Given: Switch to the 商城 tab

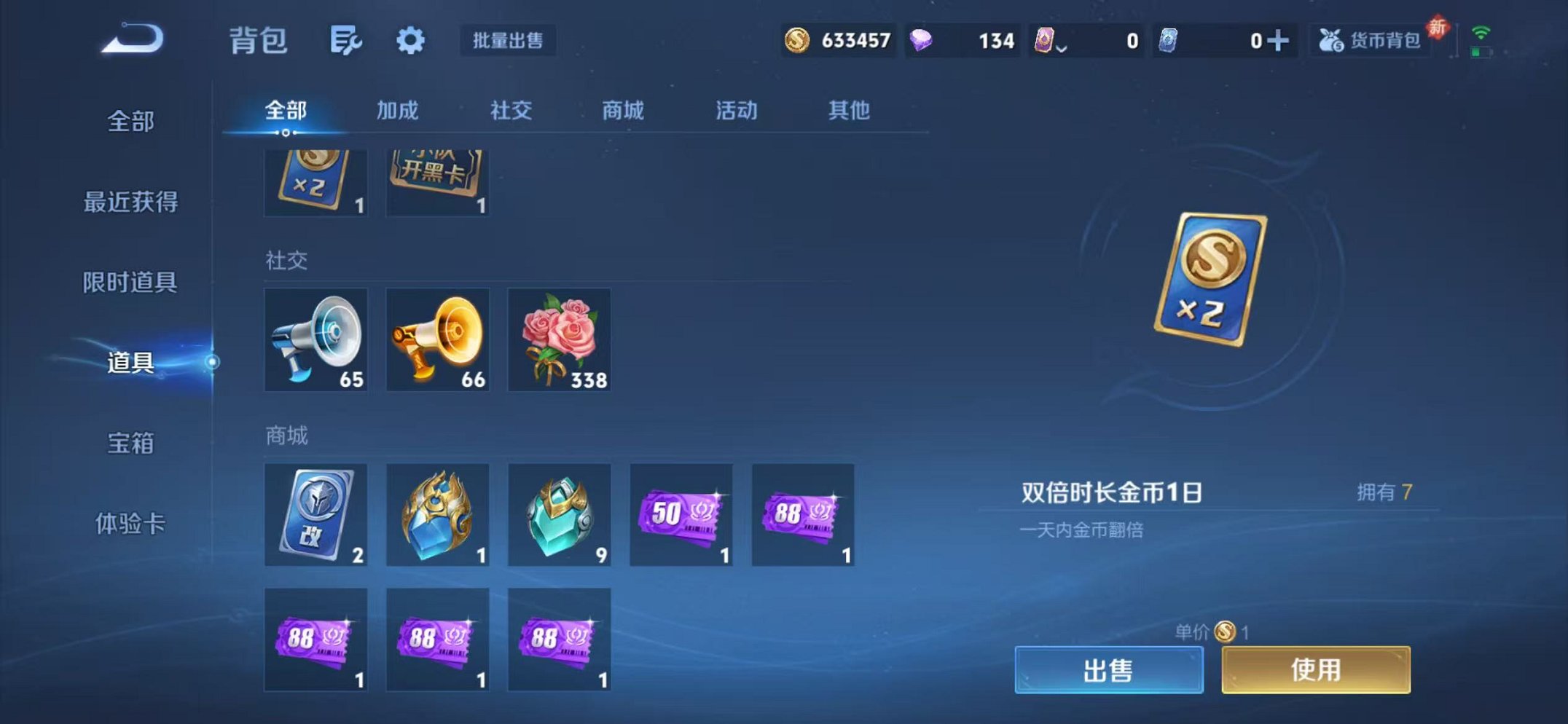Looking at the screenshot, I should pos(623,111).
